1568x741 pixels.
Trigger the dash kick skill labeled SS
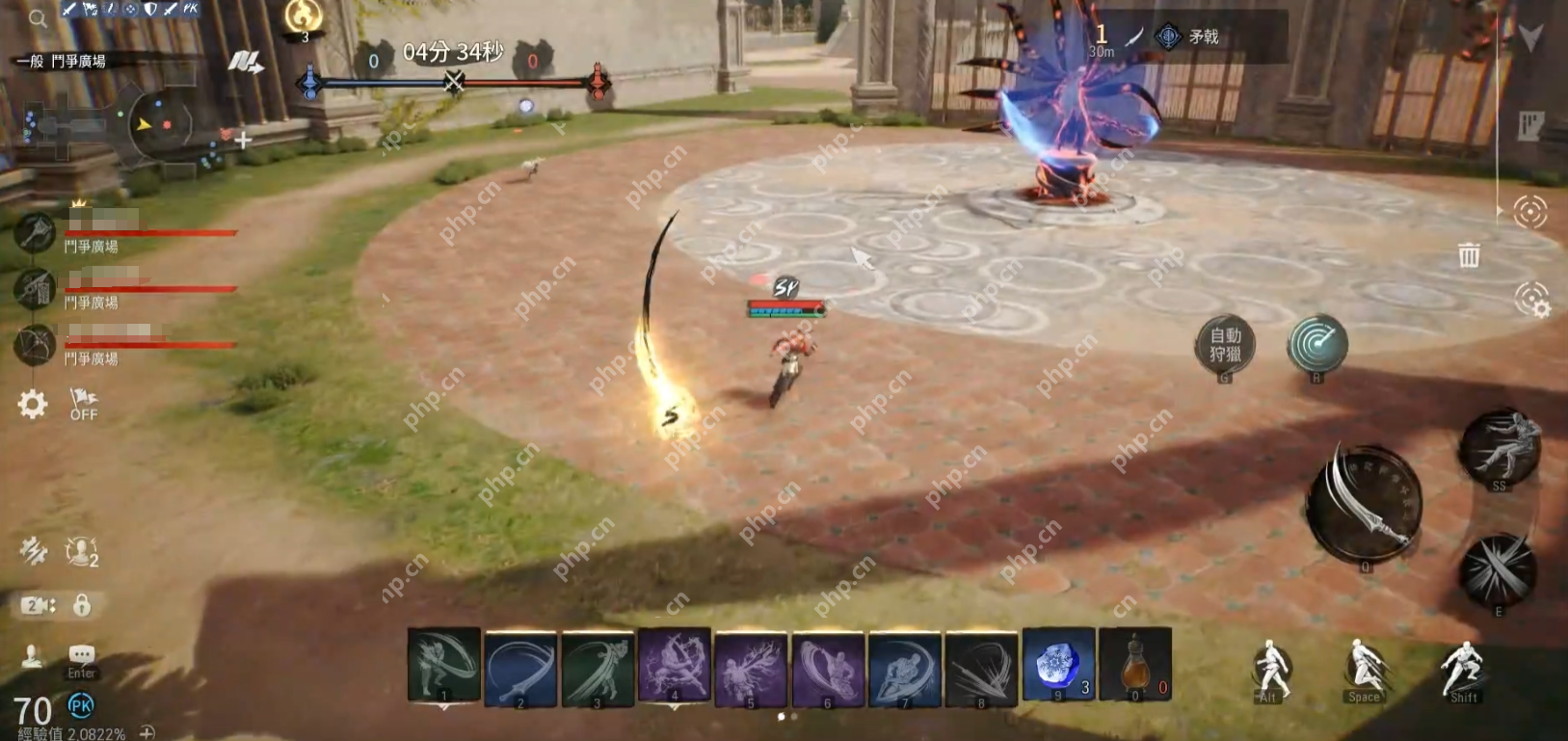[x=1500, y=447]
